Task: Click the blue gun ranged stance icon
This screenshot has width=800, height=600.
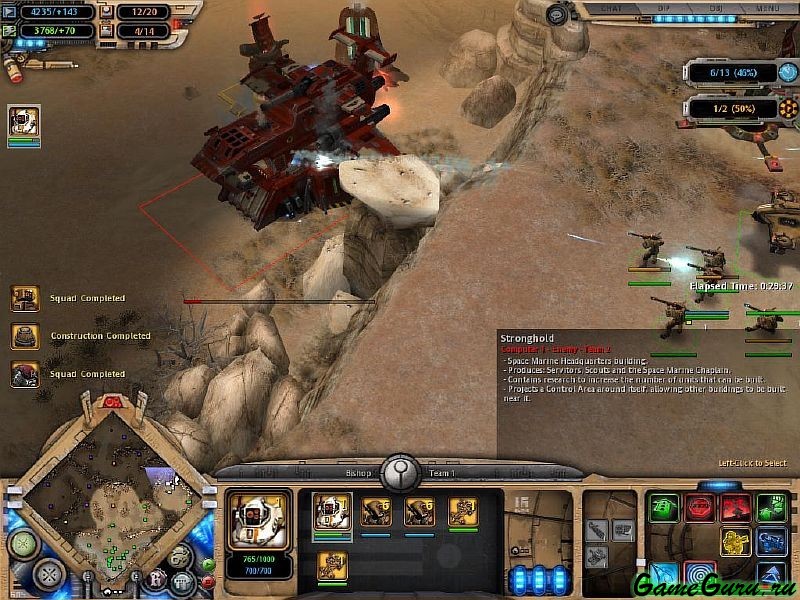Action: 771,542
